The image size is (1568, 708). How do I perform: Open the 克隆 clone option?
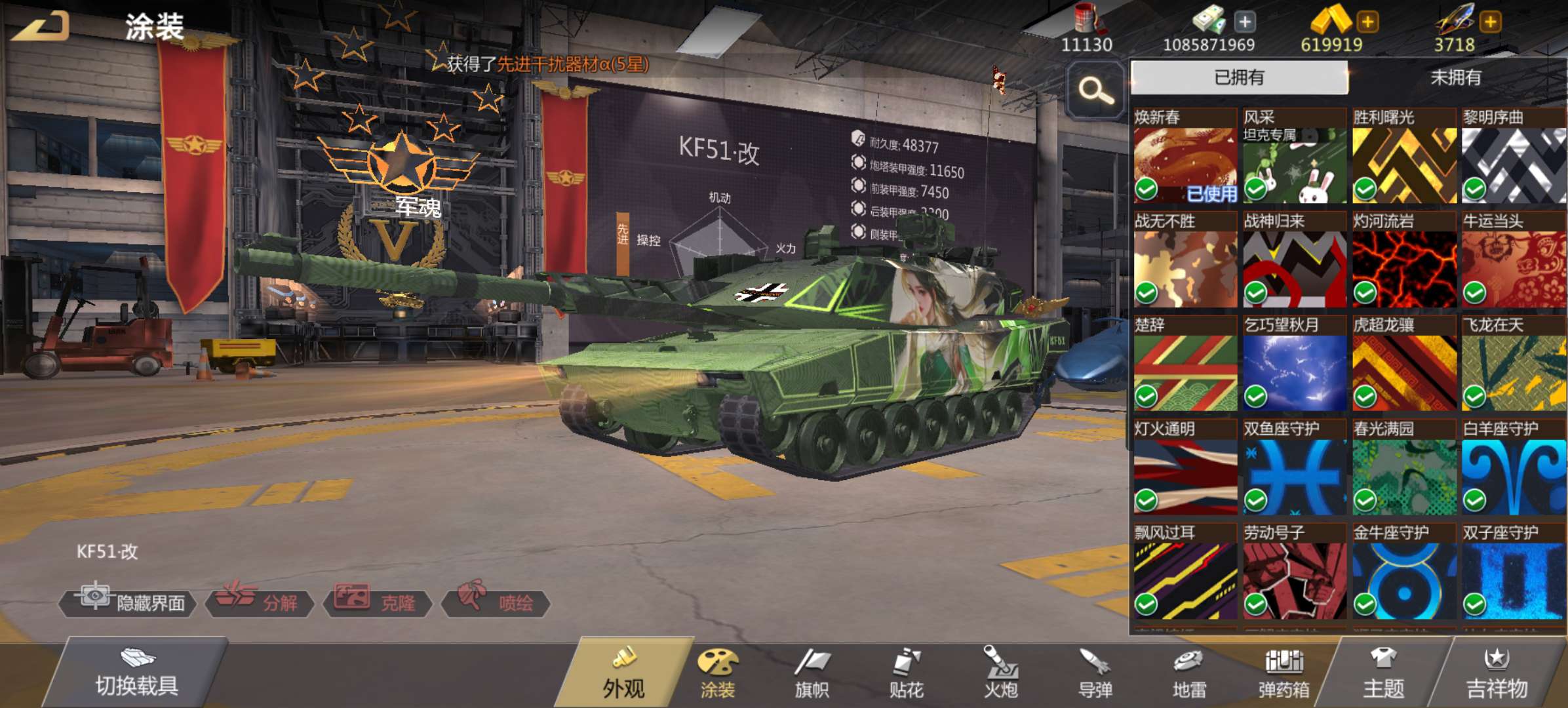tap(378, 602)
